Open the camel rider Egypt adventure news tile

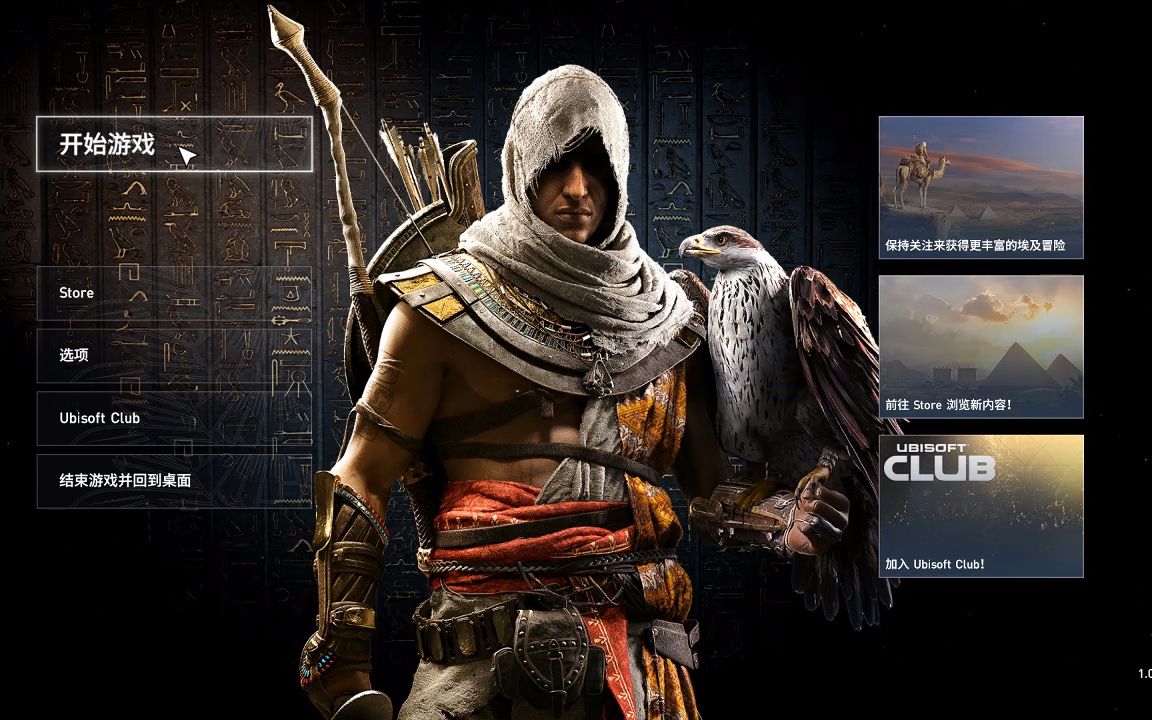[980, 187]
